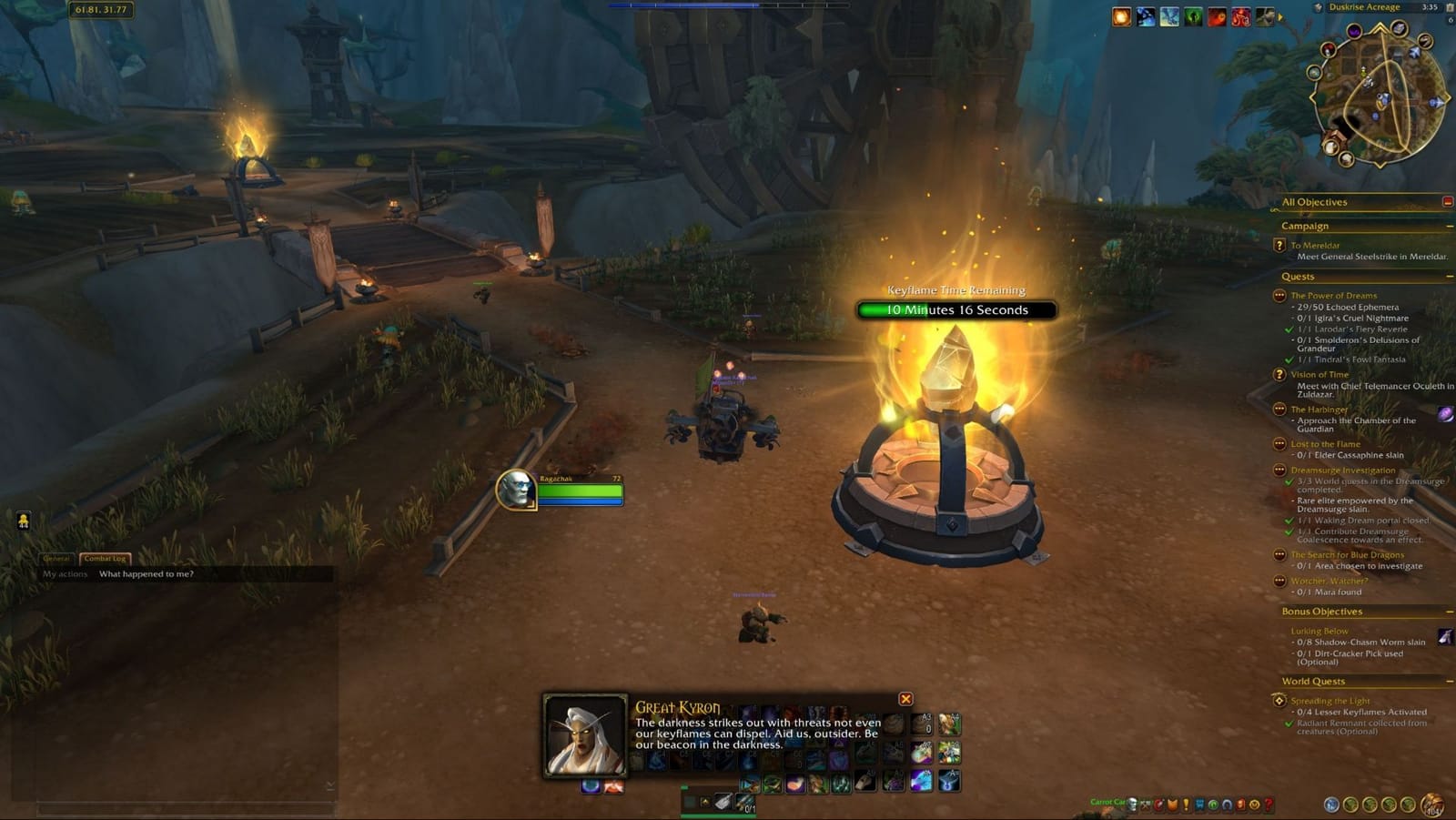Image resolution: width=1456 pixels, height=820 pixels.
Task: Toggle the purple addon button on the minimap
Action: (1354, 33)
